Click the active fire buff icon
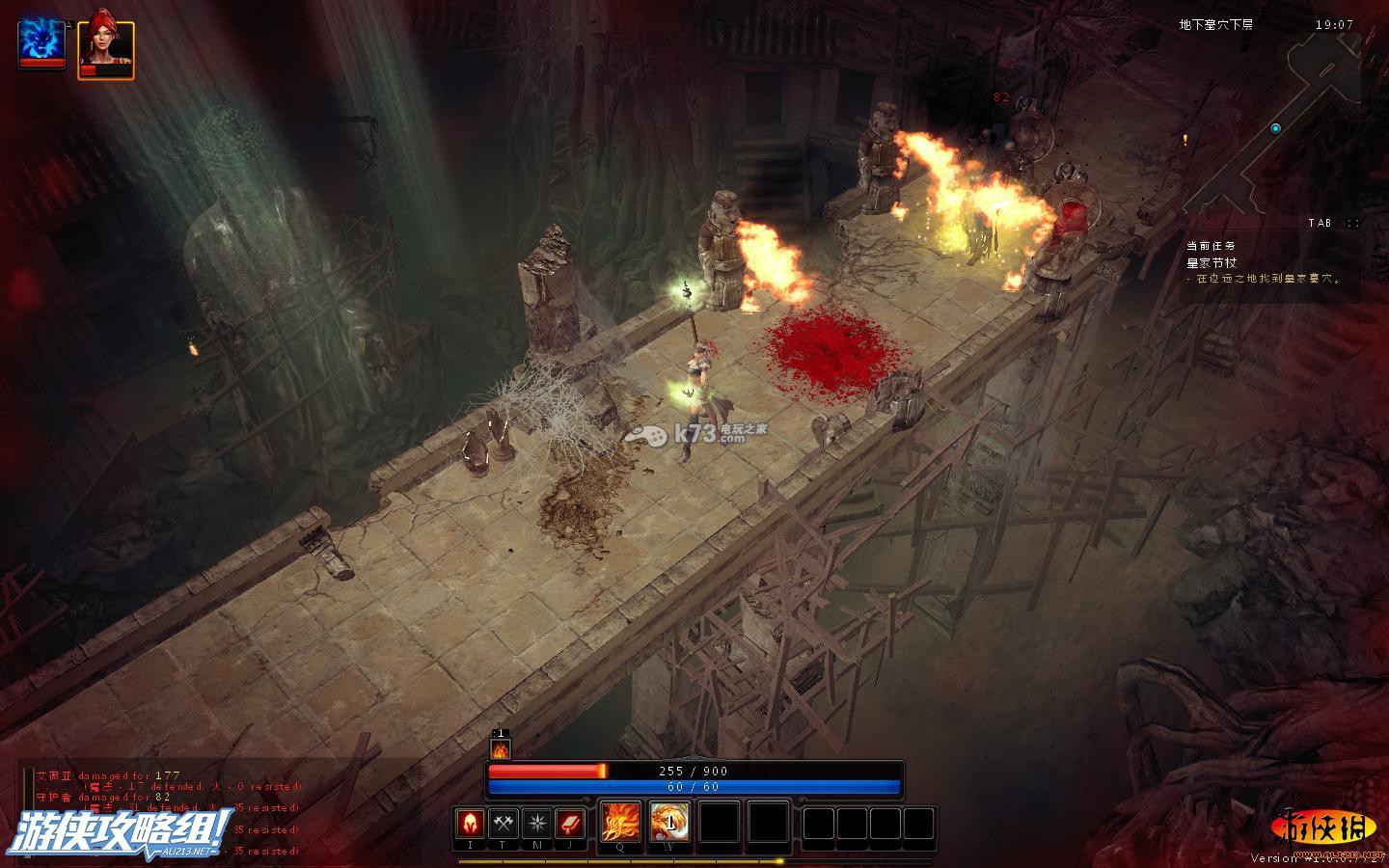Viewport: 1389px width, 868px height. point(500,749)
